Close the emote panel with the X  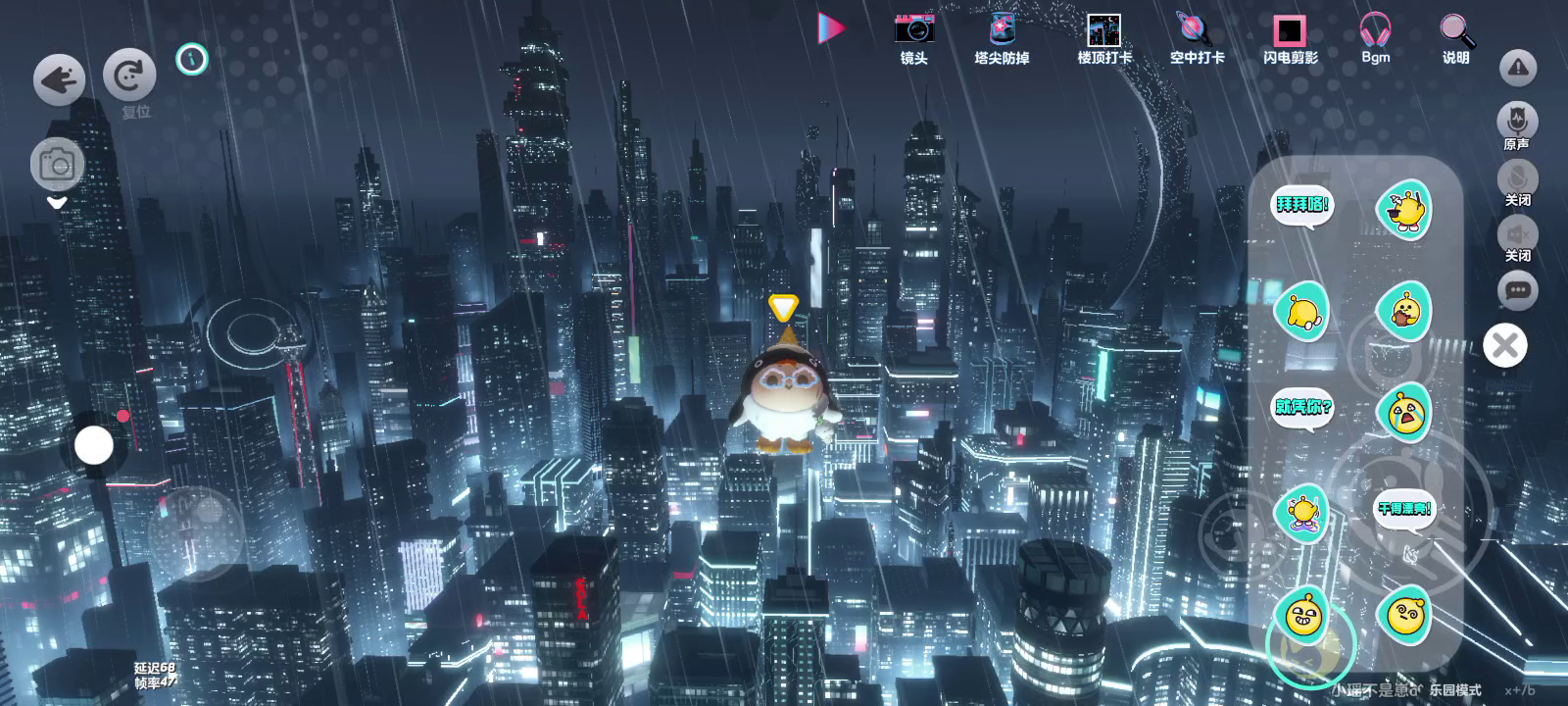tap(1505, 345)
